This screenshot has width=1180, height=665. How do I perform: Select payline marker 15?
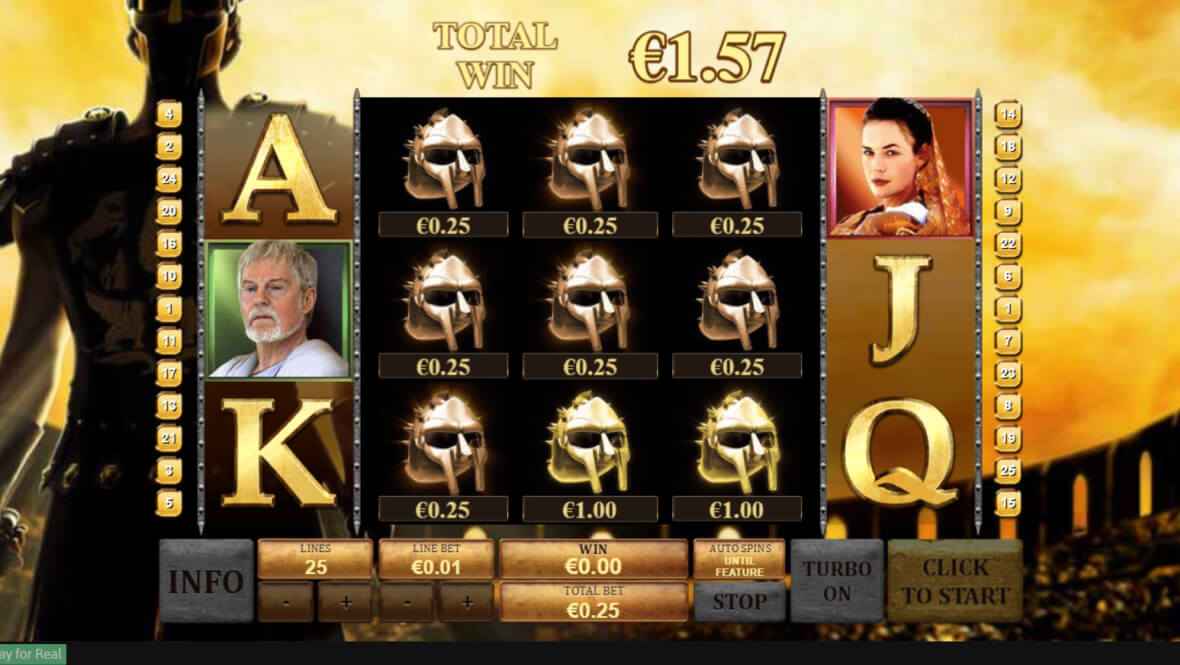point(1008,502)
